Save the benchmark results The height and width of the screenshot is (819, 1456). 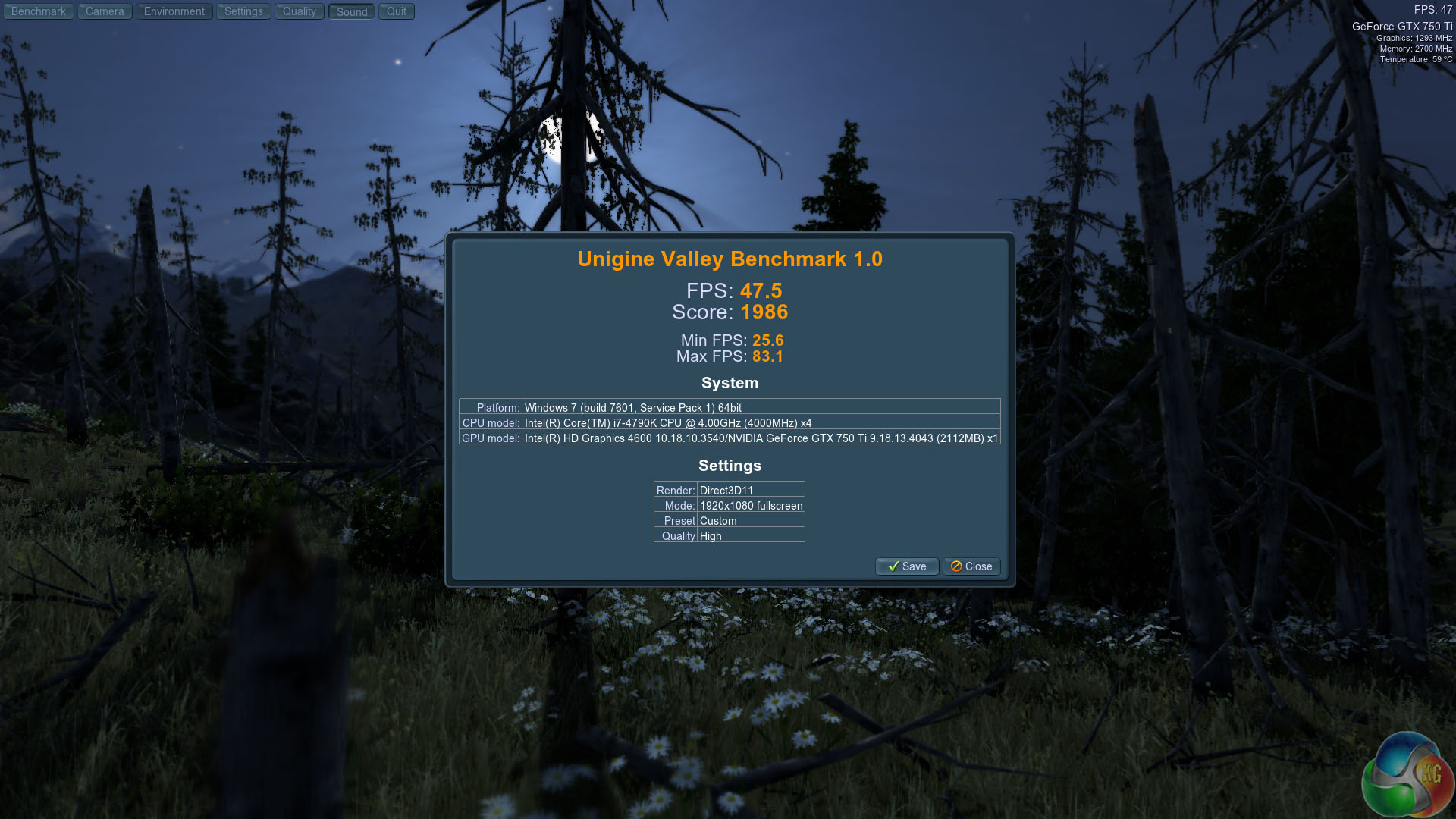click(907, 566)
